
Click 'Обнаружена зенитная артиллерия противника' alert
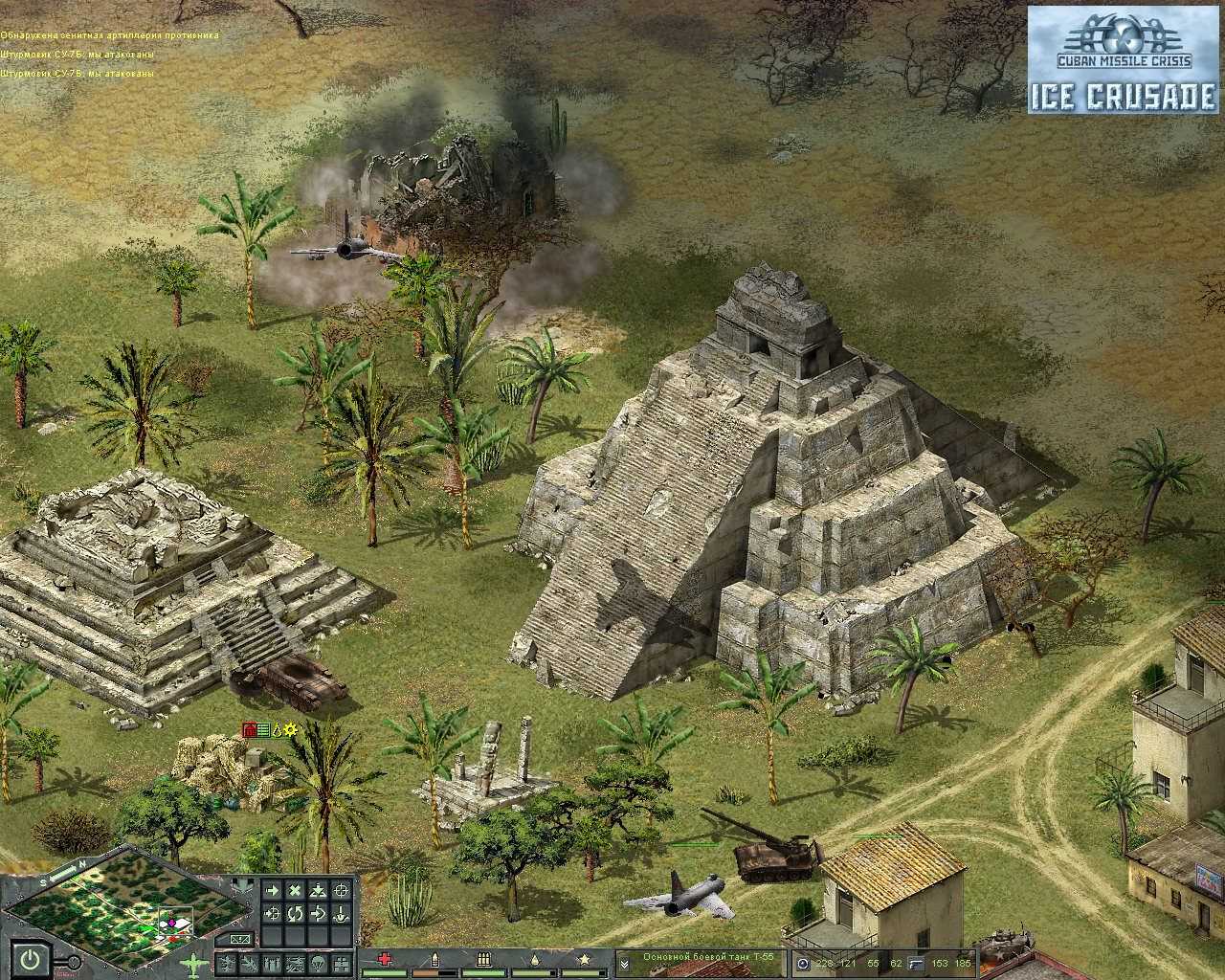point(110,34)
